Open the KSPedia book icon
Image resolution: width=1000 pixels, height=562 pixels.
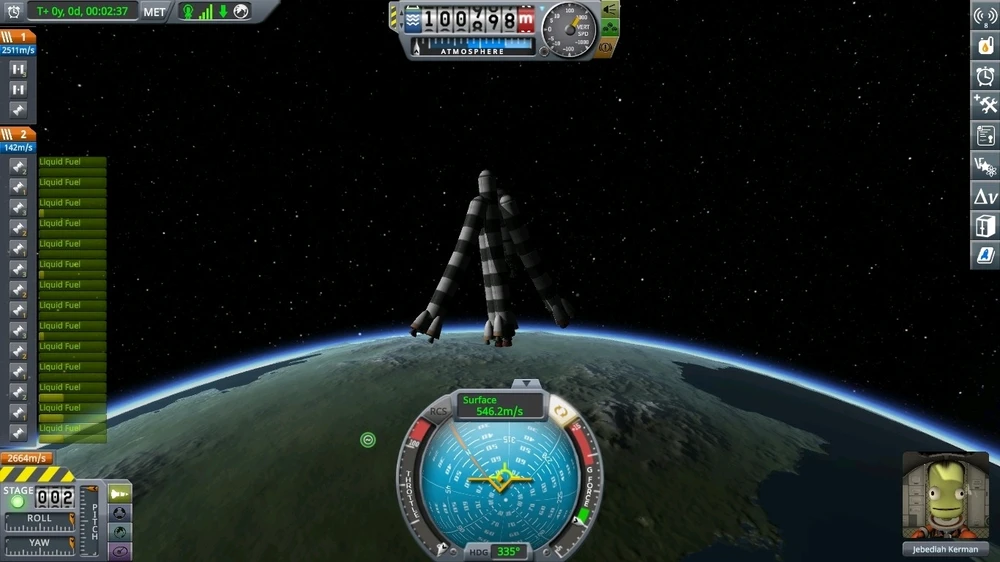pos(984,255)
